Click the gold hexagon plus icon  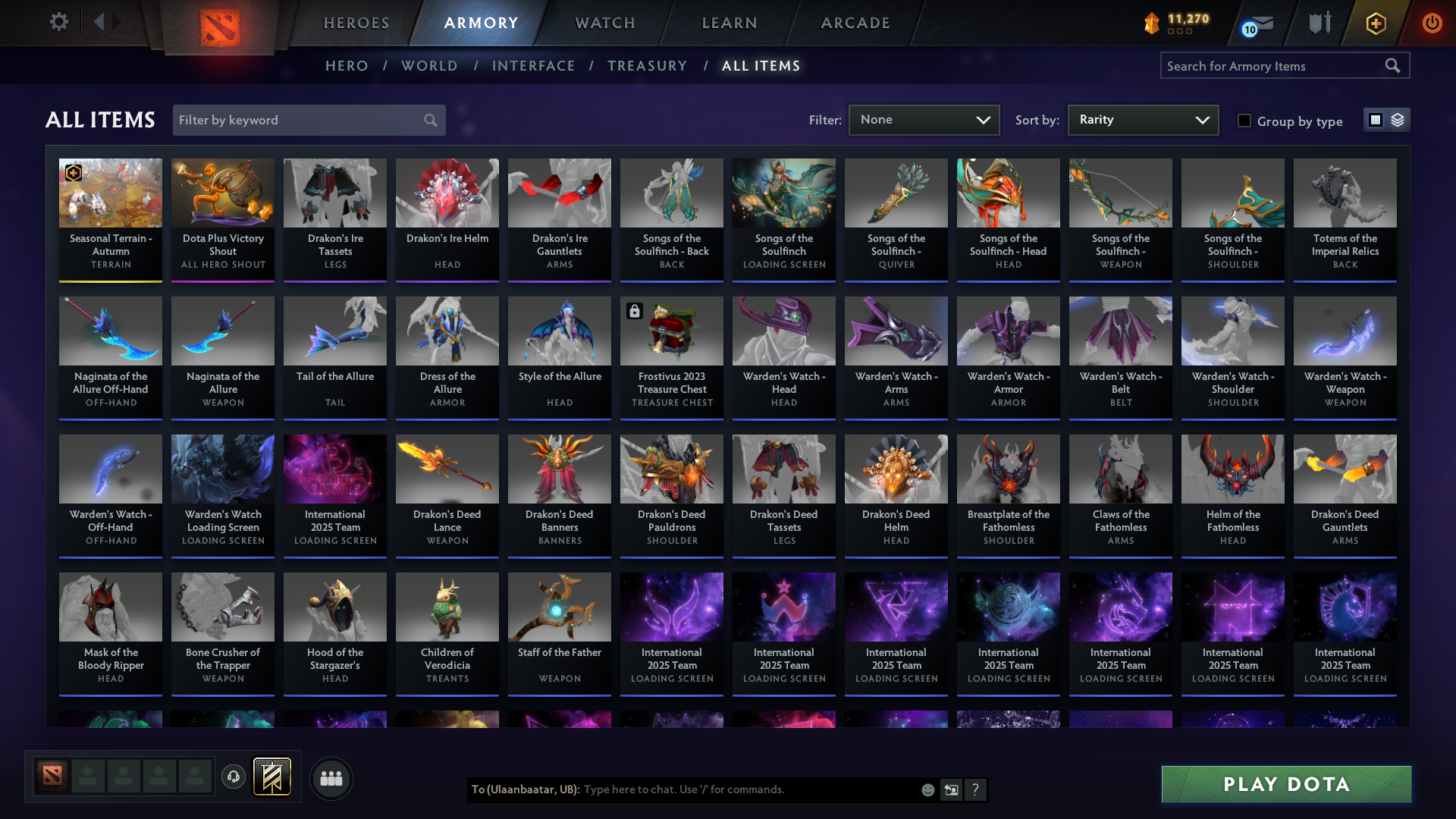pos(1375,23)
